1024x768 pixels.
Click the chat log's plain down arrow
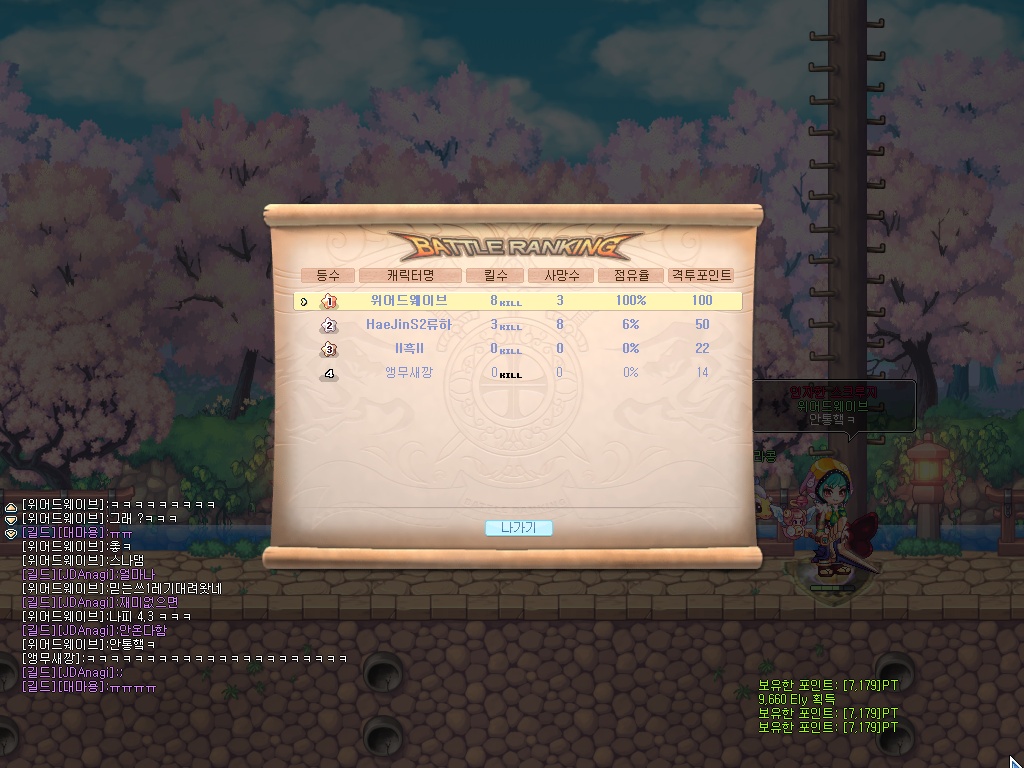[x=11, y=520]
